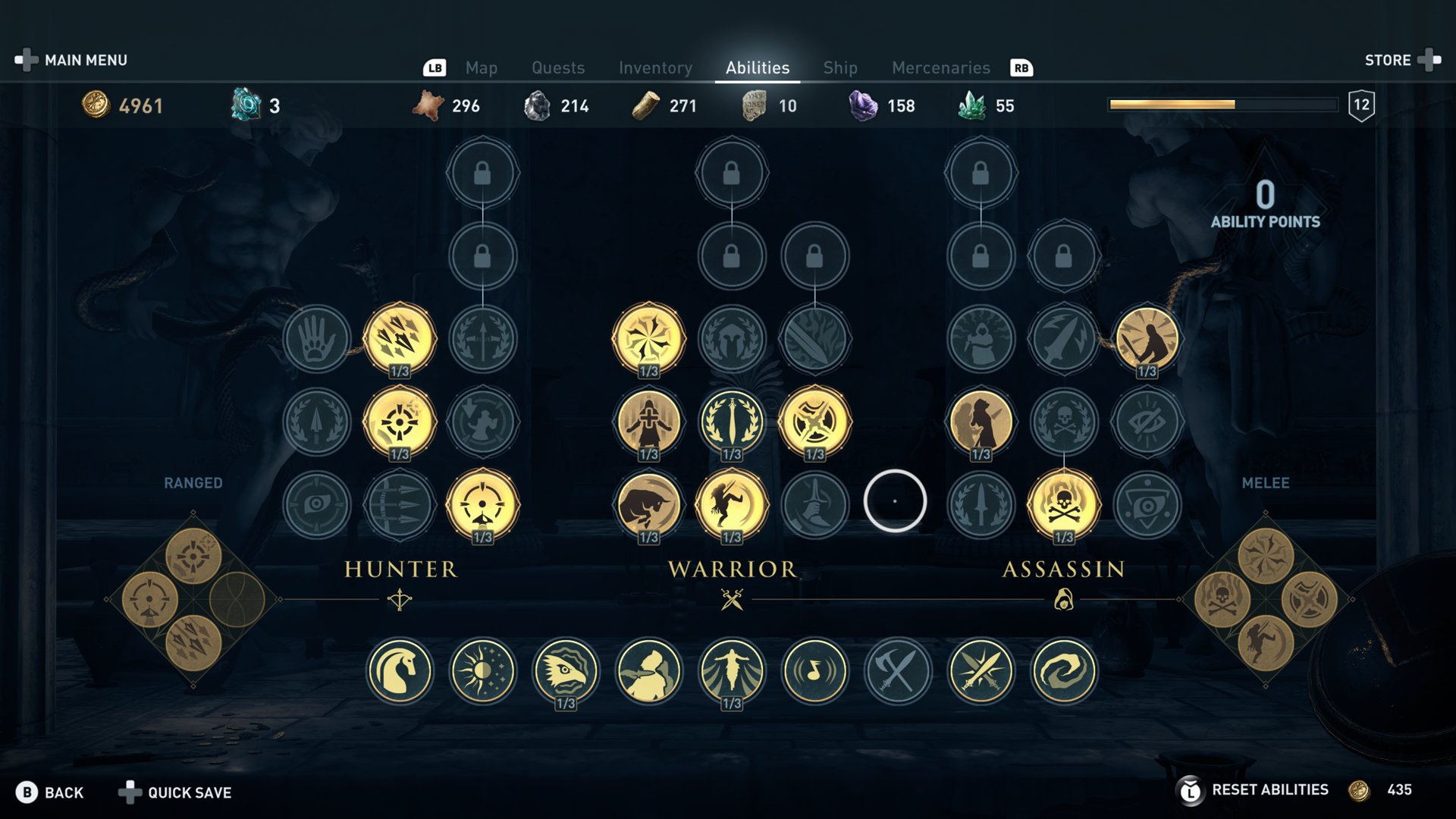Select the locked top Hunter ability
1456x819 pixels.
(x=482, y=173)
